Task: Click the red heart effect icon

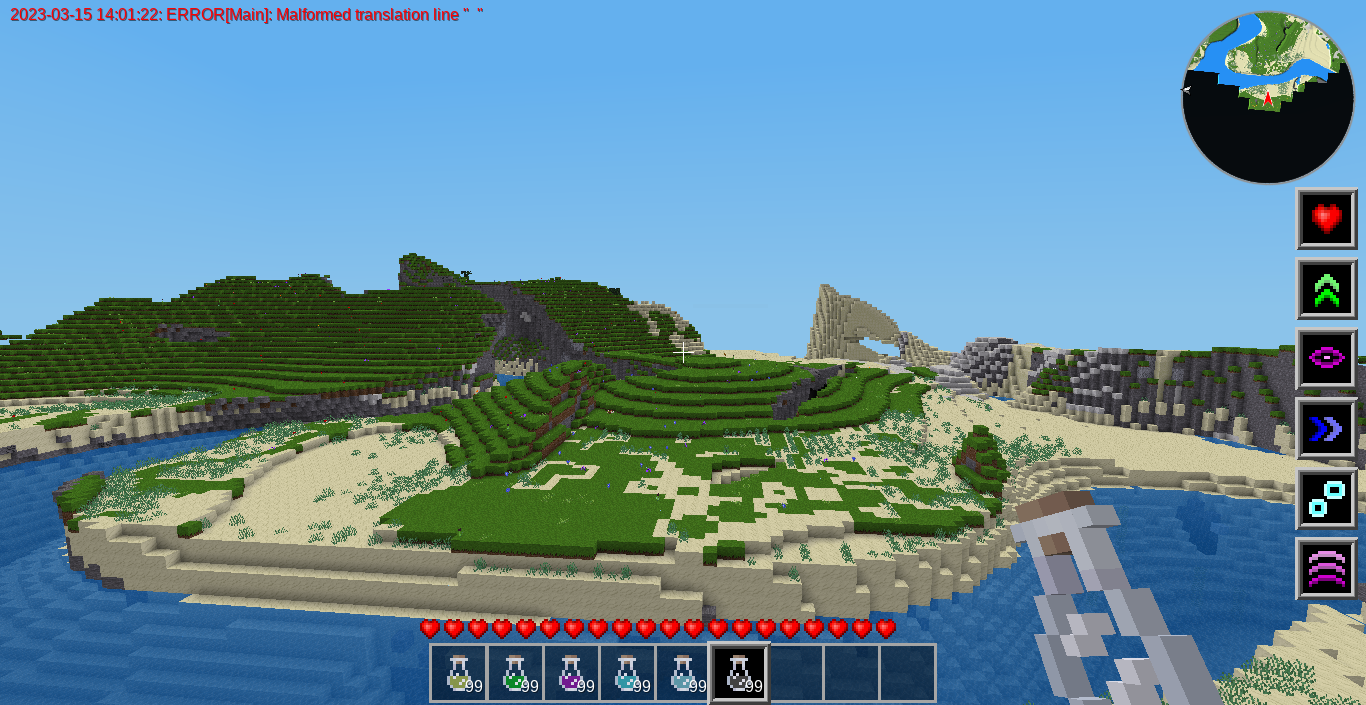Action: (1326, 219)
